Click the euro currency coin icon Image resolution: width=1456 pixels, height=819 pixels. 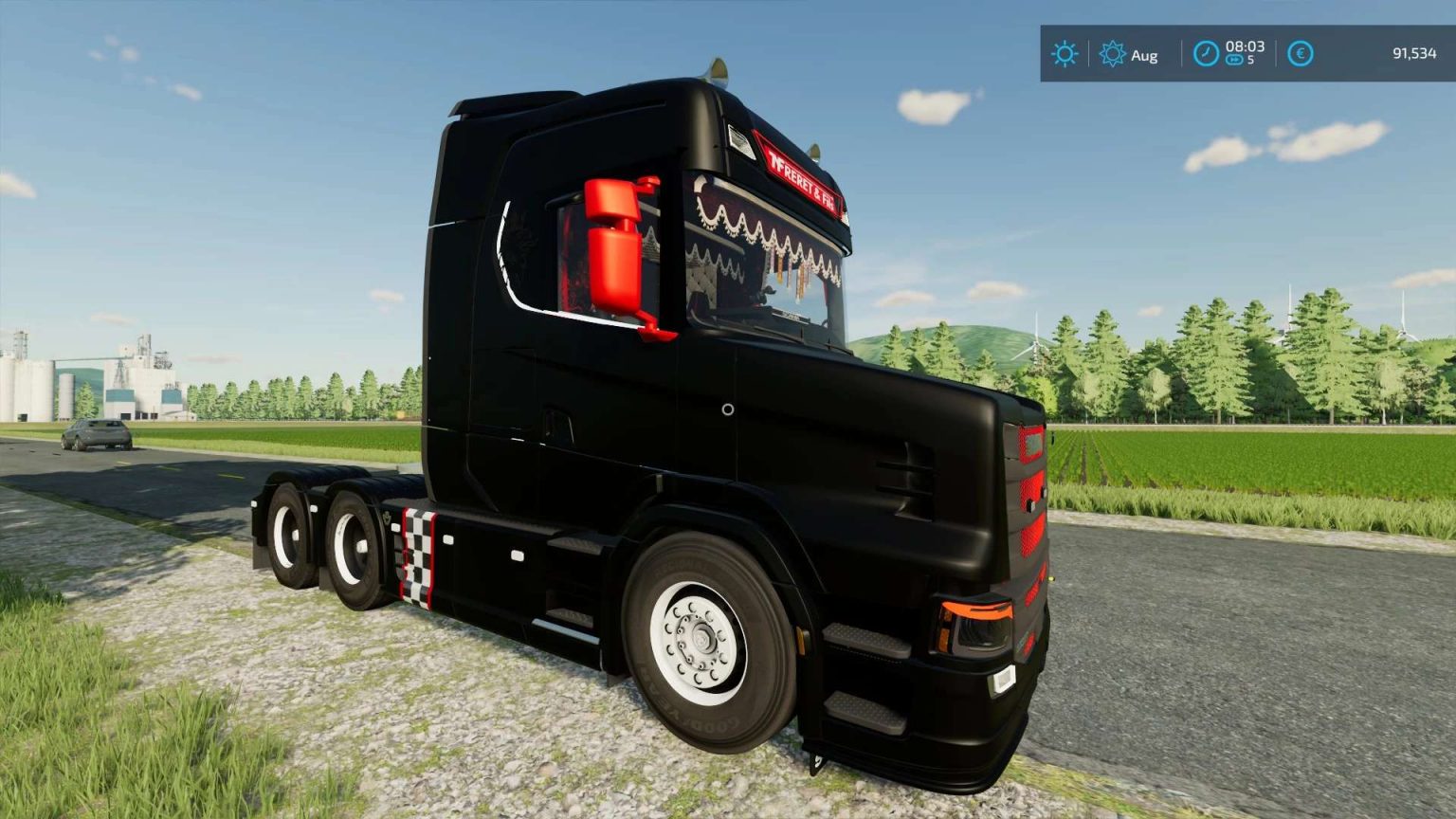coord(1300,54)
